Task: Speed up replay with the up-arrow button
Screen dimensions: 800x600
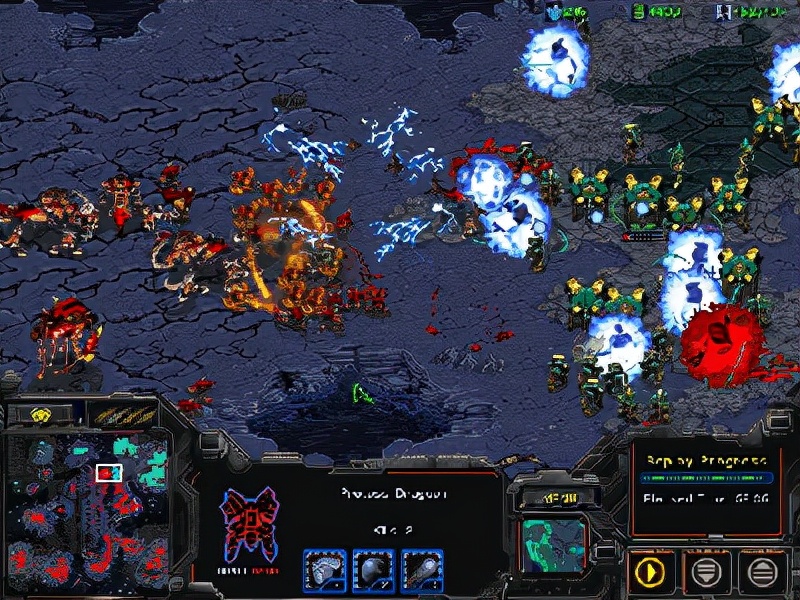Action: click(762, 571)
